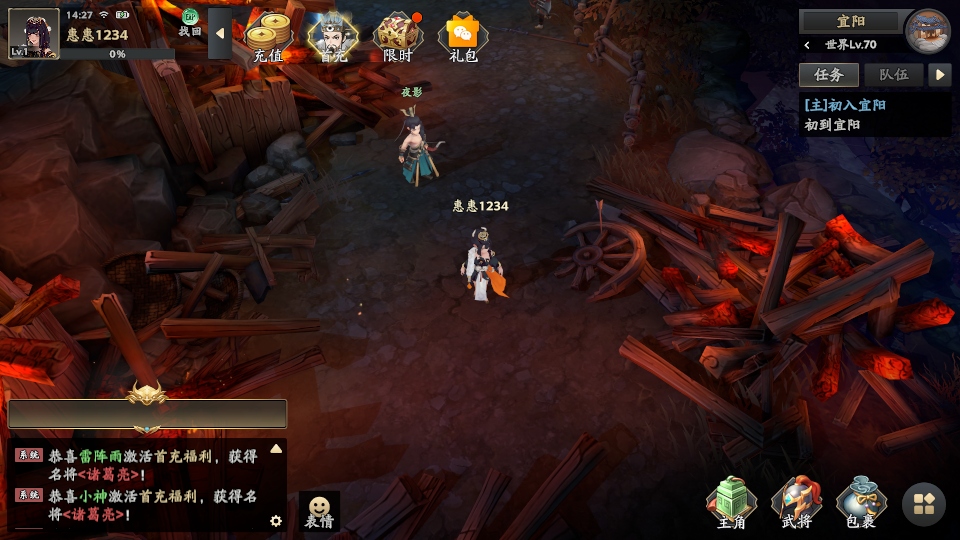
Task: Tap the 找回 retrieve button
Action: [x=190, y=23]
